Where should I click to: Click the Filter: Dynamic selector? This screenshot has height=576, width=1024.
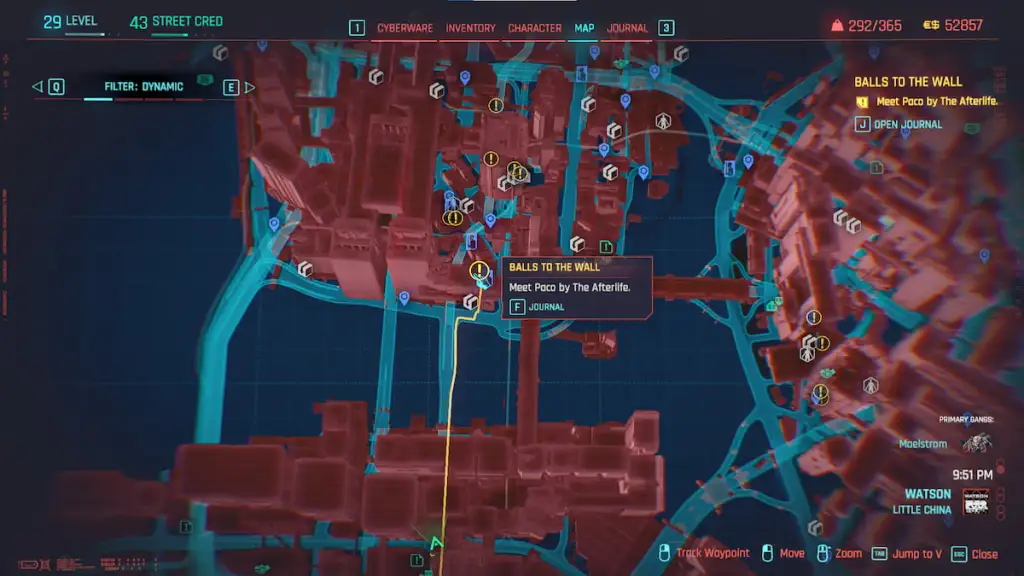click(x=144, y=87)
